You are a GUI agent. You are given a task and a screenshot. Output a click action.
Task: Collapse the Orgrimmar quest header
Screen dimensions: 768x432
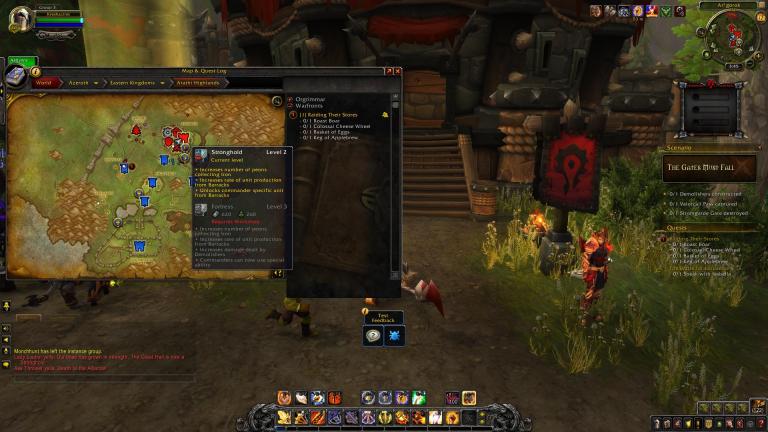tap(291, 99)
